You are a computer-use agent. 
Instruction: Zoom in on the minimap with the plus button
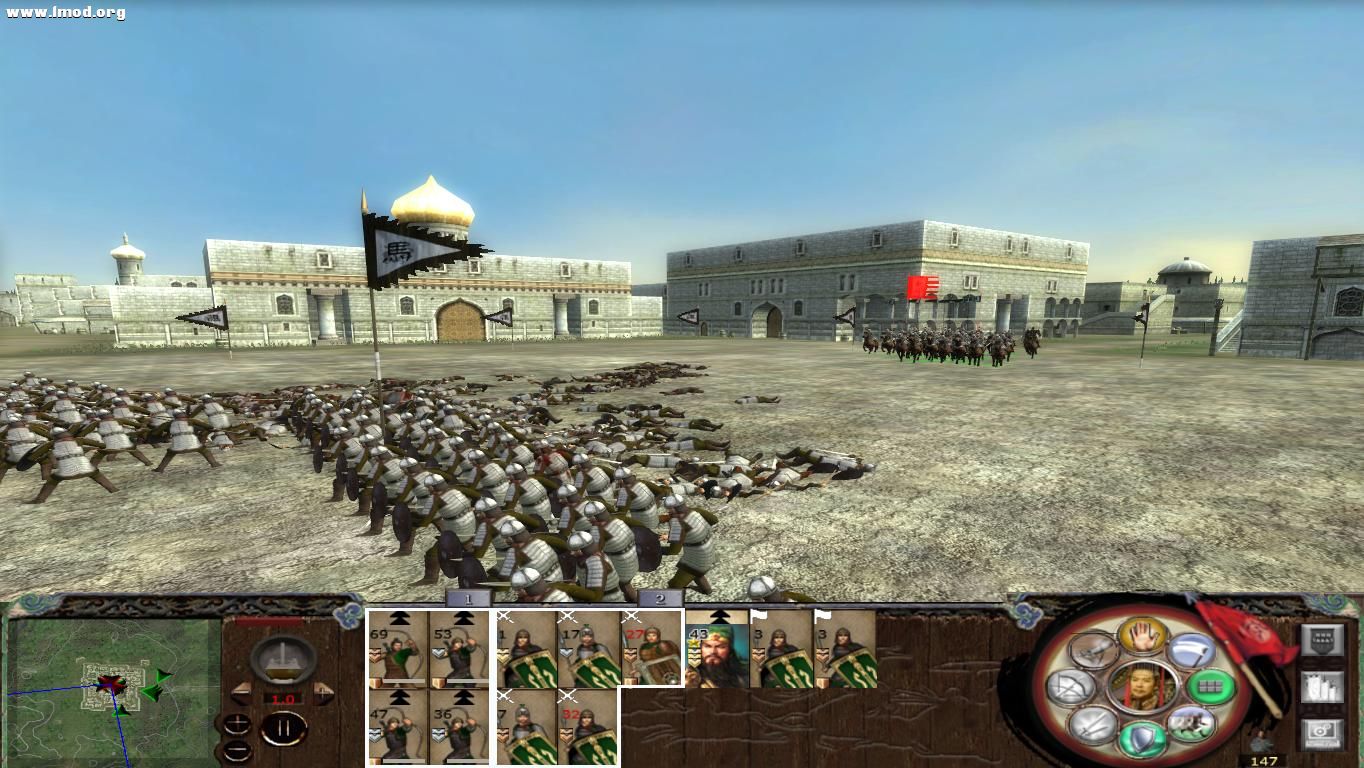coord(237,724)
